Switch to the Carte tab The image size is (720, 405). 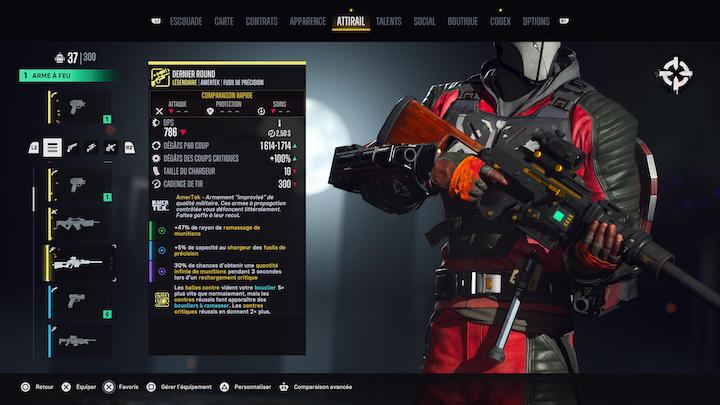(x=224, y=21)
